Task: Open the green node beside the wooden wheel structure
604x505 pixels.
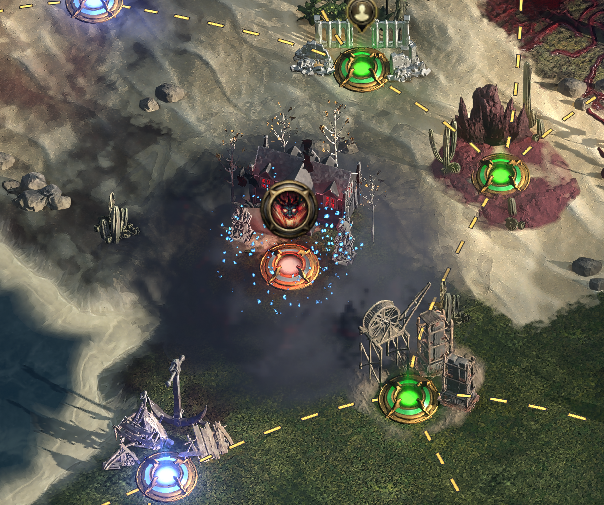Action: (409, 396)
